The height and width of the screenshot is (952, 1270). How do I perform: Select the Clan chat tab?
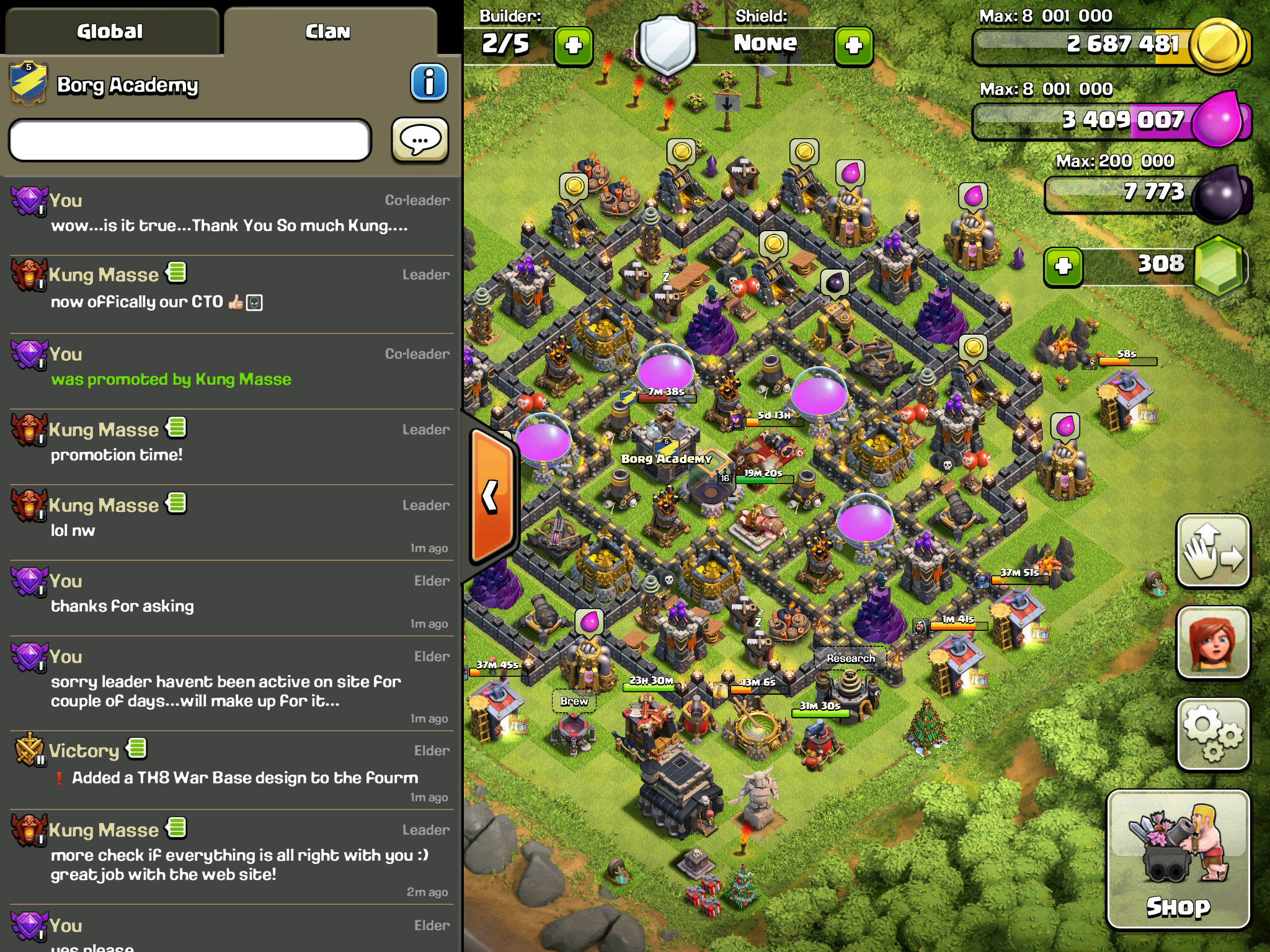click(329, 32)
